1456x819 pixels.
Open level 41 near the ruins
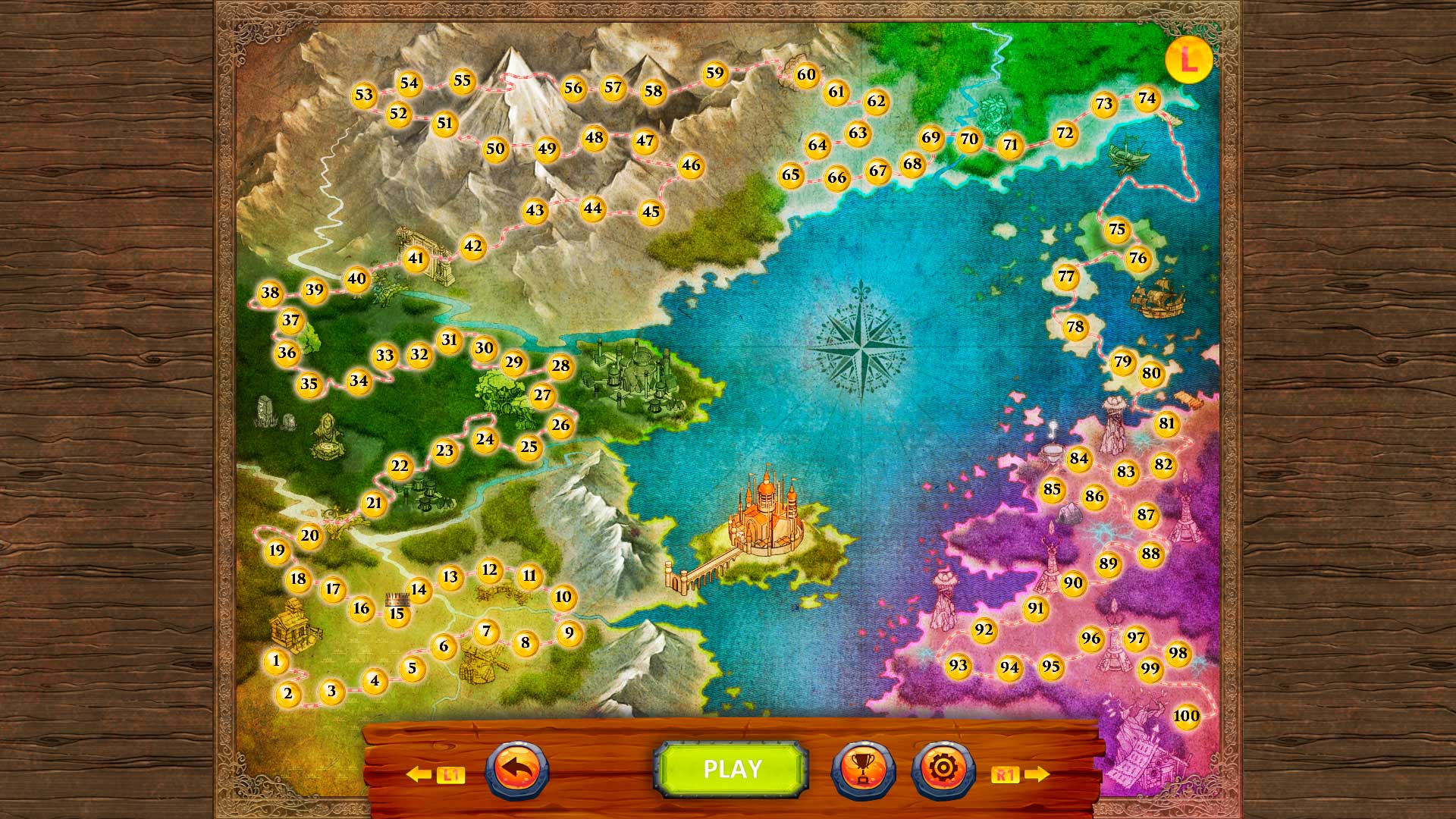tap(414, 259)
